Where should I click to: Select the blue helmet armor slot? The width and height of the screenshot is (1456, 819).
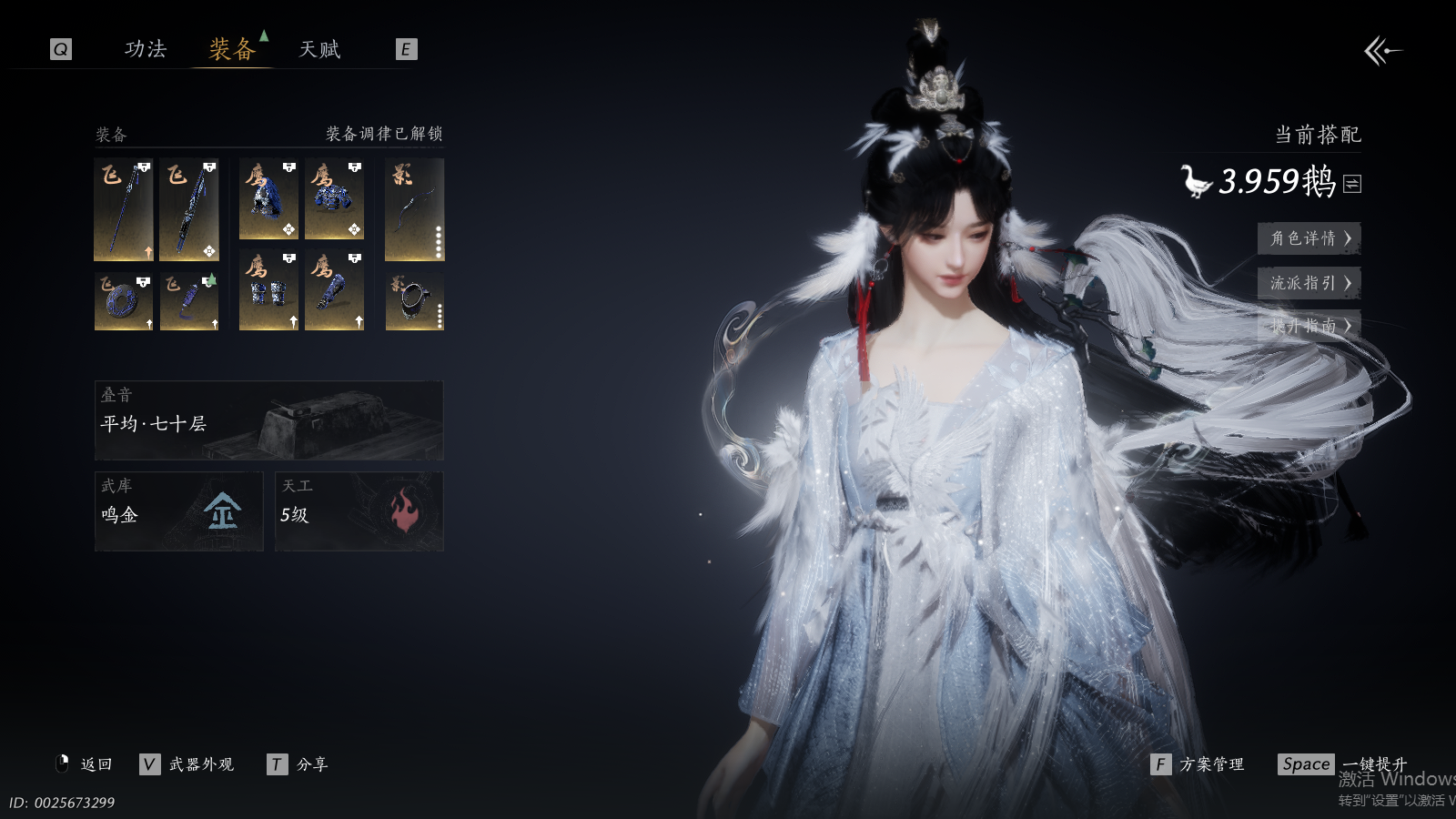point(268,199)
